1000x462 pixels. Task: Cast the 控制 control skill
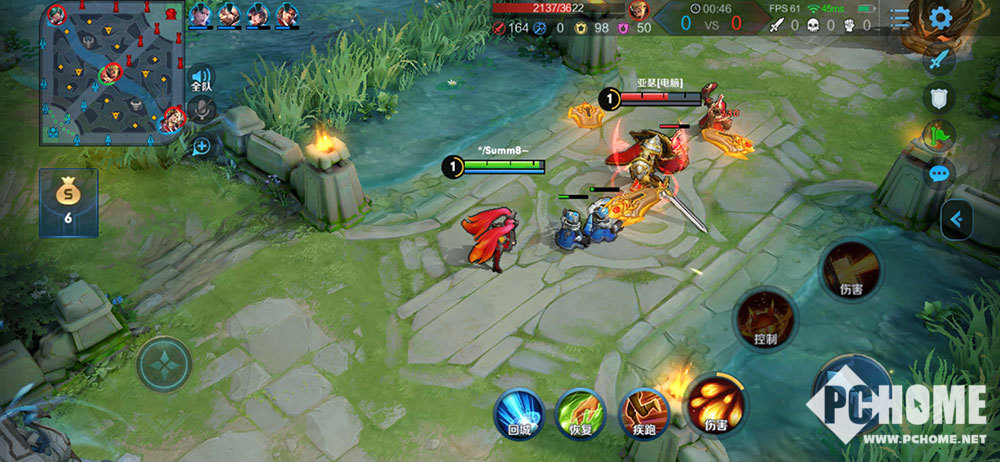pos(765,319)
